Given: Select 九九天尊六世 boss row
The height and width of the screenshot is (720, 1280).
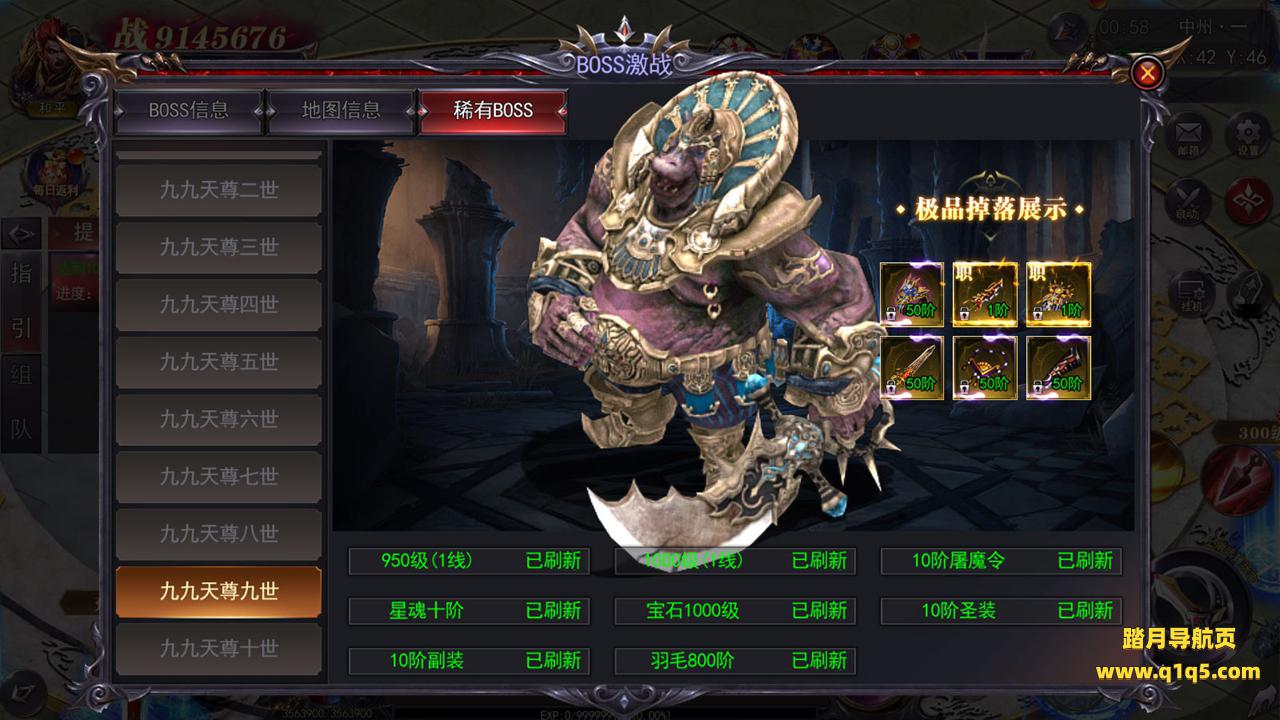Looking at the screenshot, I should (218, 419).
